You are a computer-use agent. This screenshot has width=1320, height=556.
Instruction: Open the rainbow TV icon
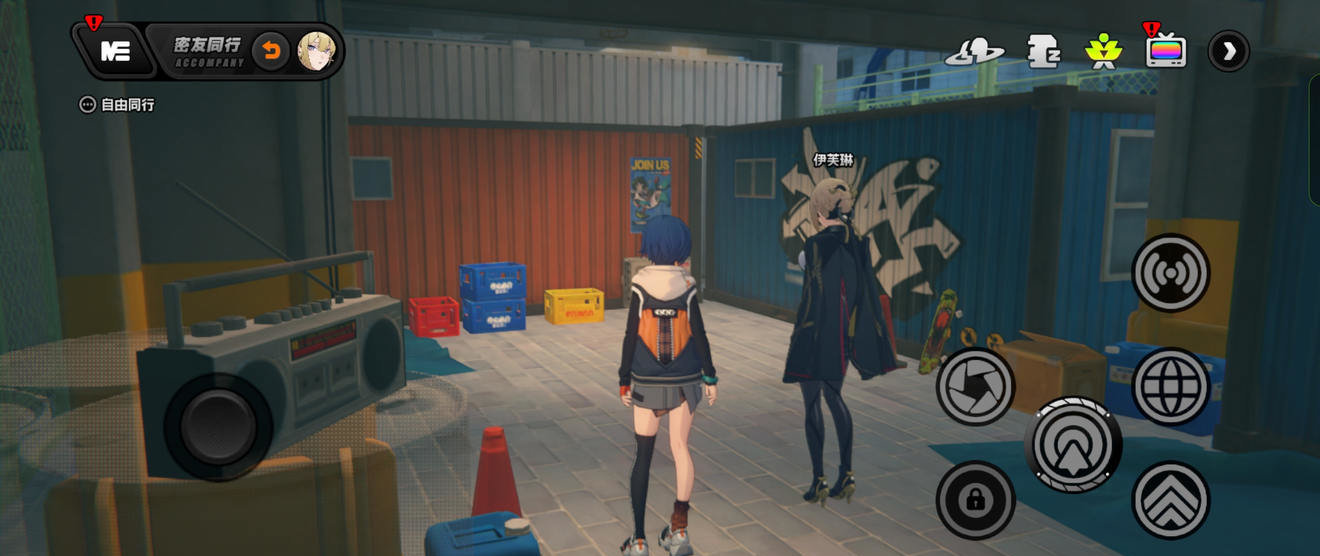(1166, 50)
